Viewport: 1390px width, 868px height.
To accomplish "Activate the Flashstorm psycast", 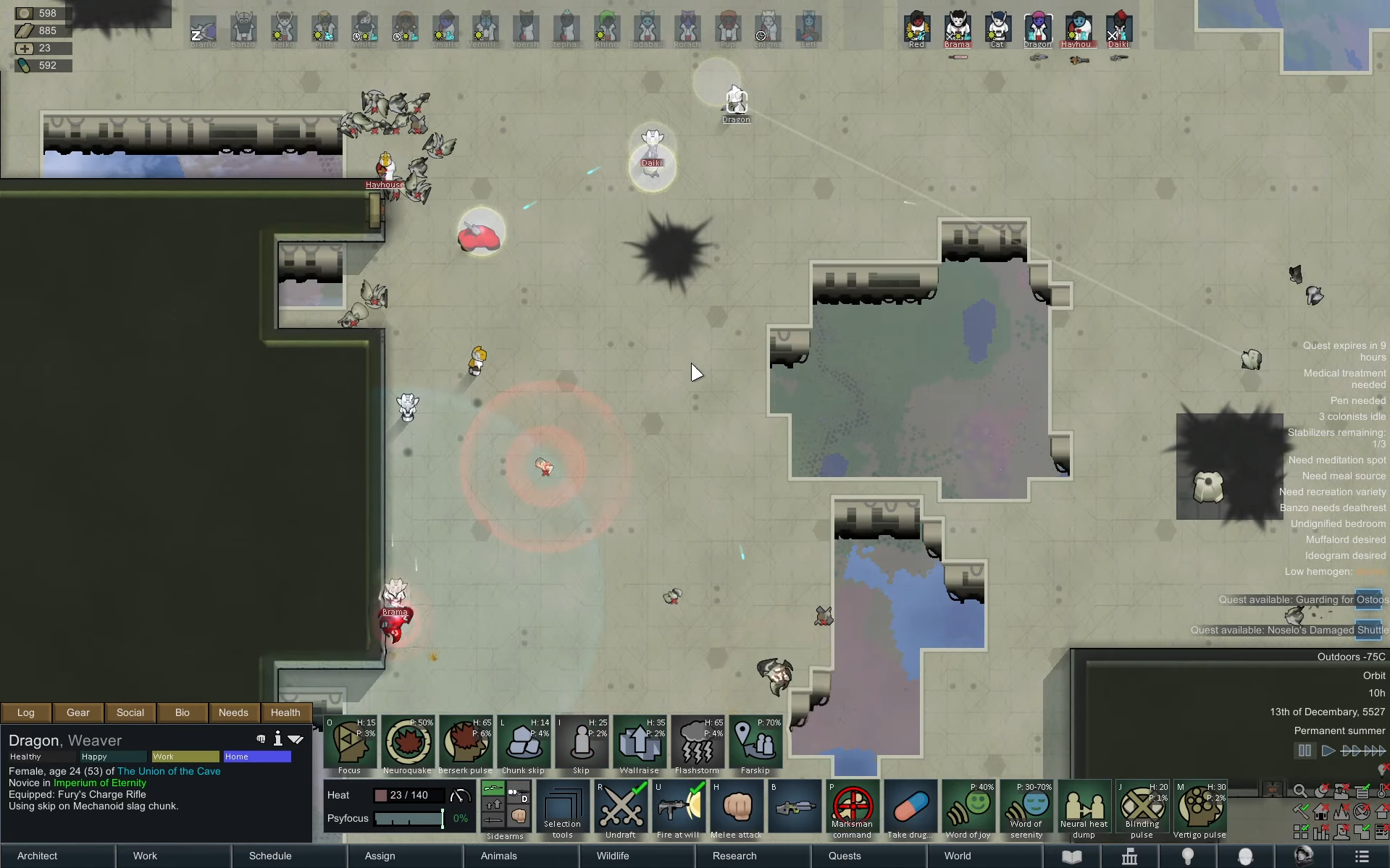I will coord(698,742).
